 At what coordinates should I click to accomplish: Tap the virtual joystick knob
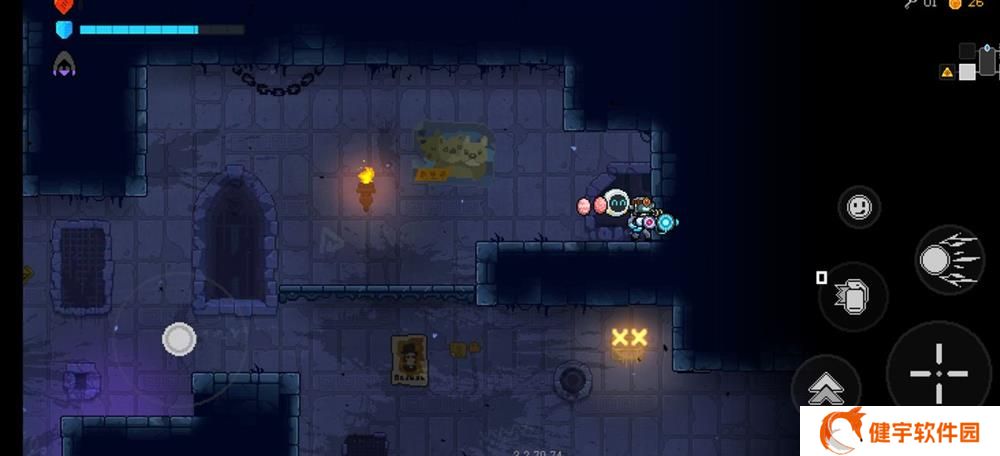(x=179, y=339)
